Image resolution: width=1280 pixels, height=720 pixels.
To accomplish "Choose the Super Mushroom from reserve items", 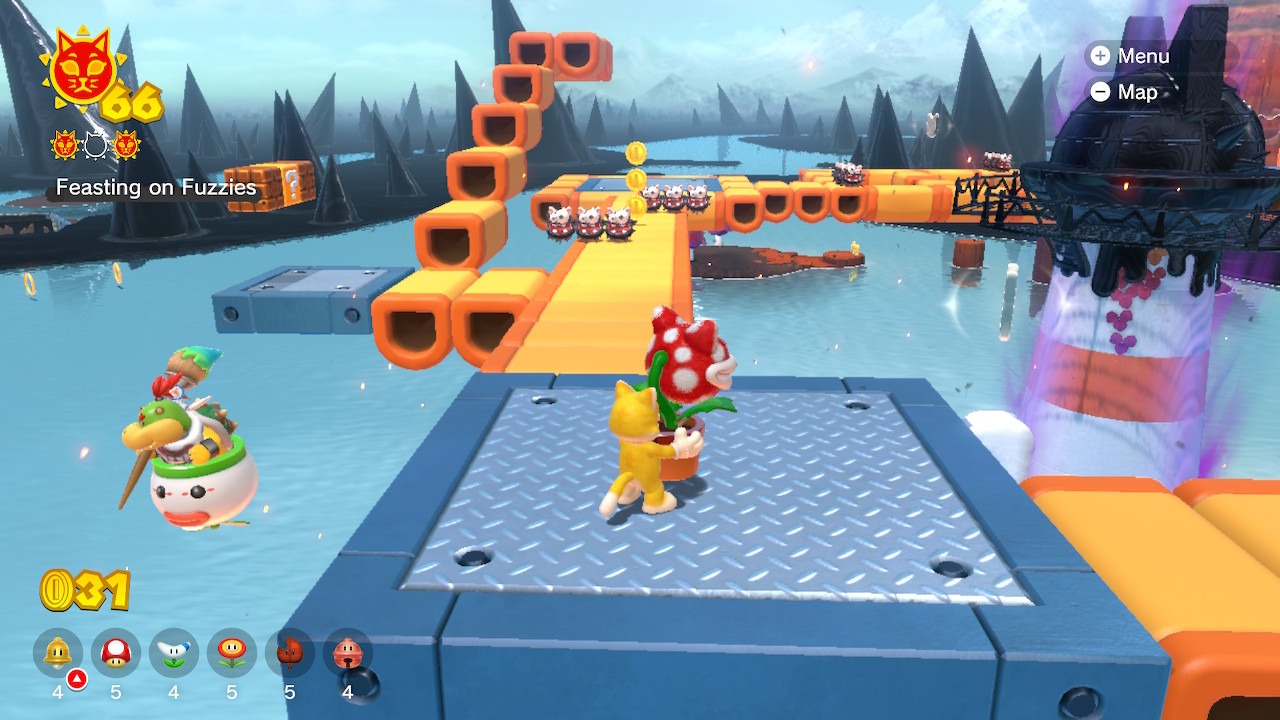I will click(x=116, y=654).
